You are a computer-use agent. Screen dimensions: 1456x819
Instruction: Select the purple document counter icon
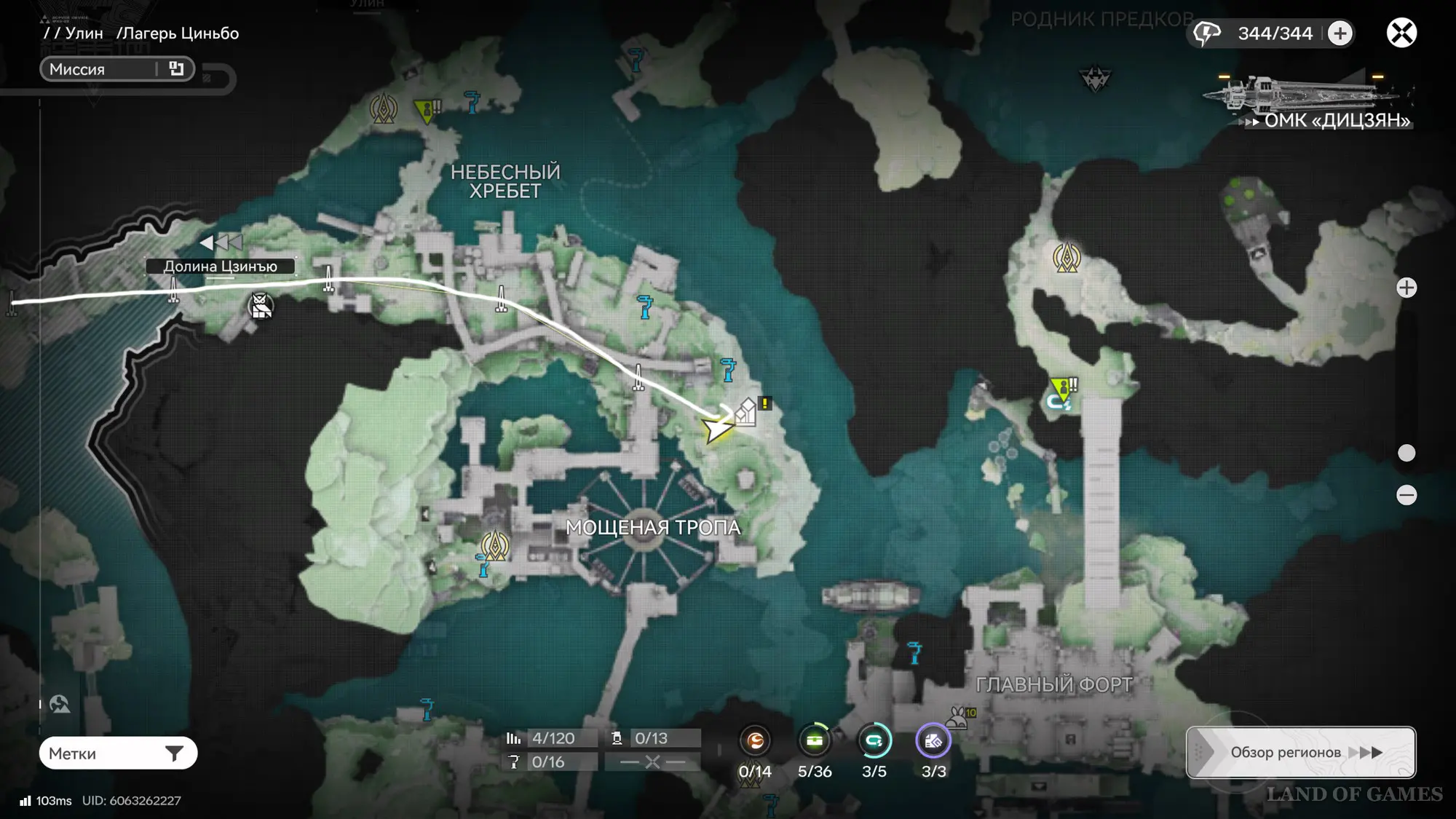[x=933, y=741]
